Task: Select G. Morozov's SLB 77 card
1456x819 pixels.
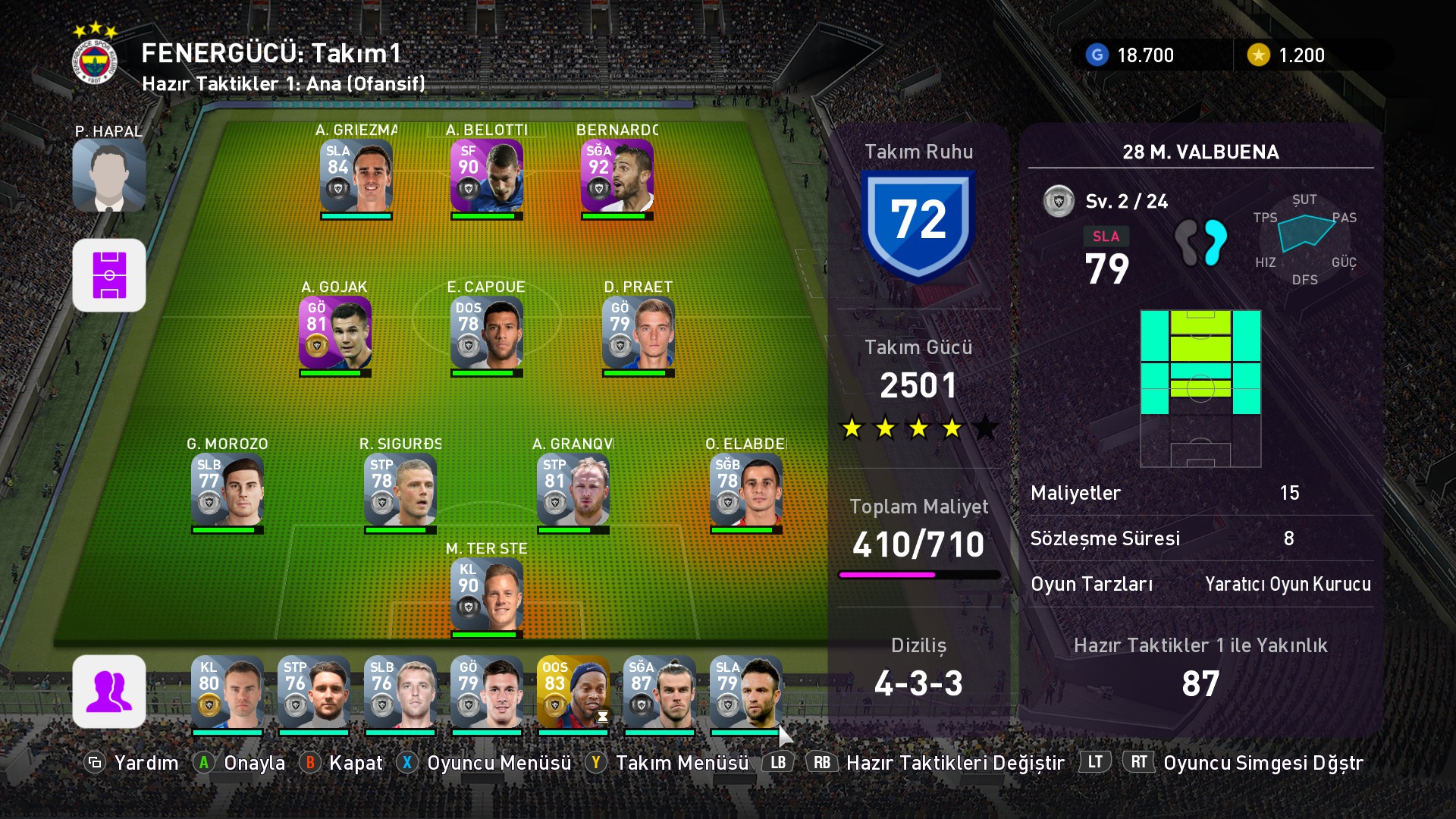Action: click(227, 490)
